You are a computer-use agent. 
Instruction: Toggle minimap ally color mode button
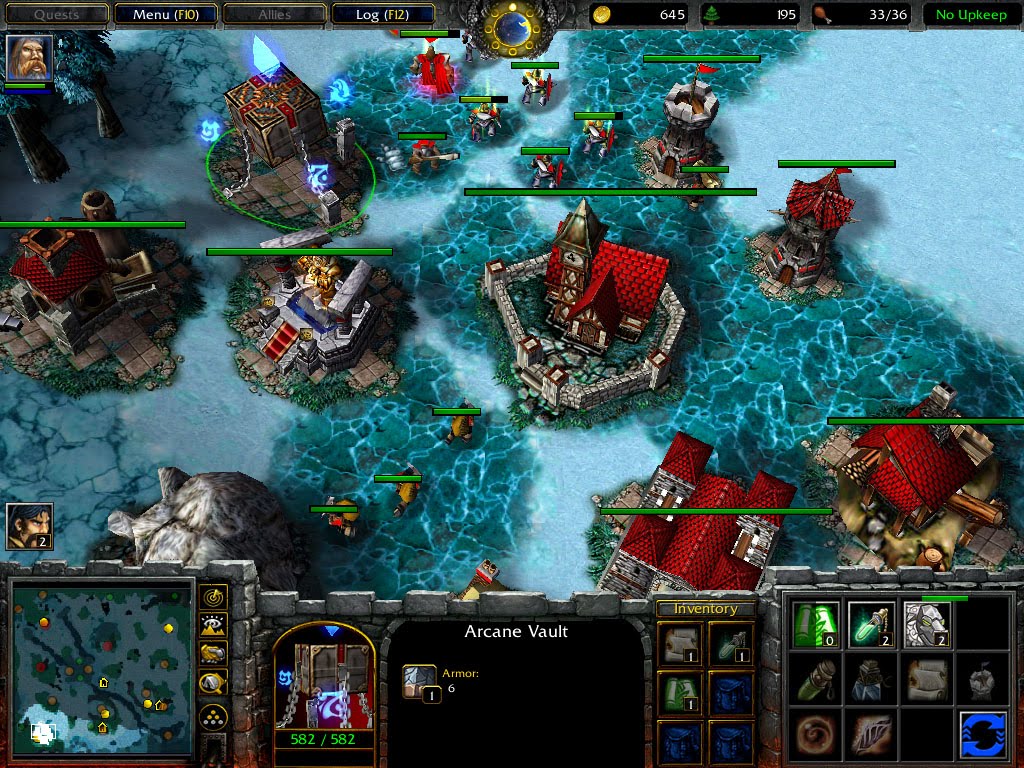click(x=213, y=655)
